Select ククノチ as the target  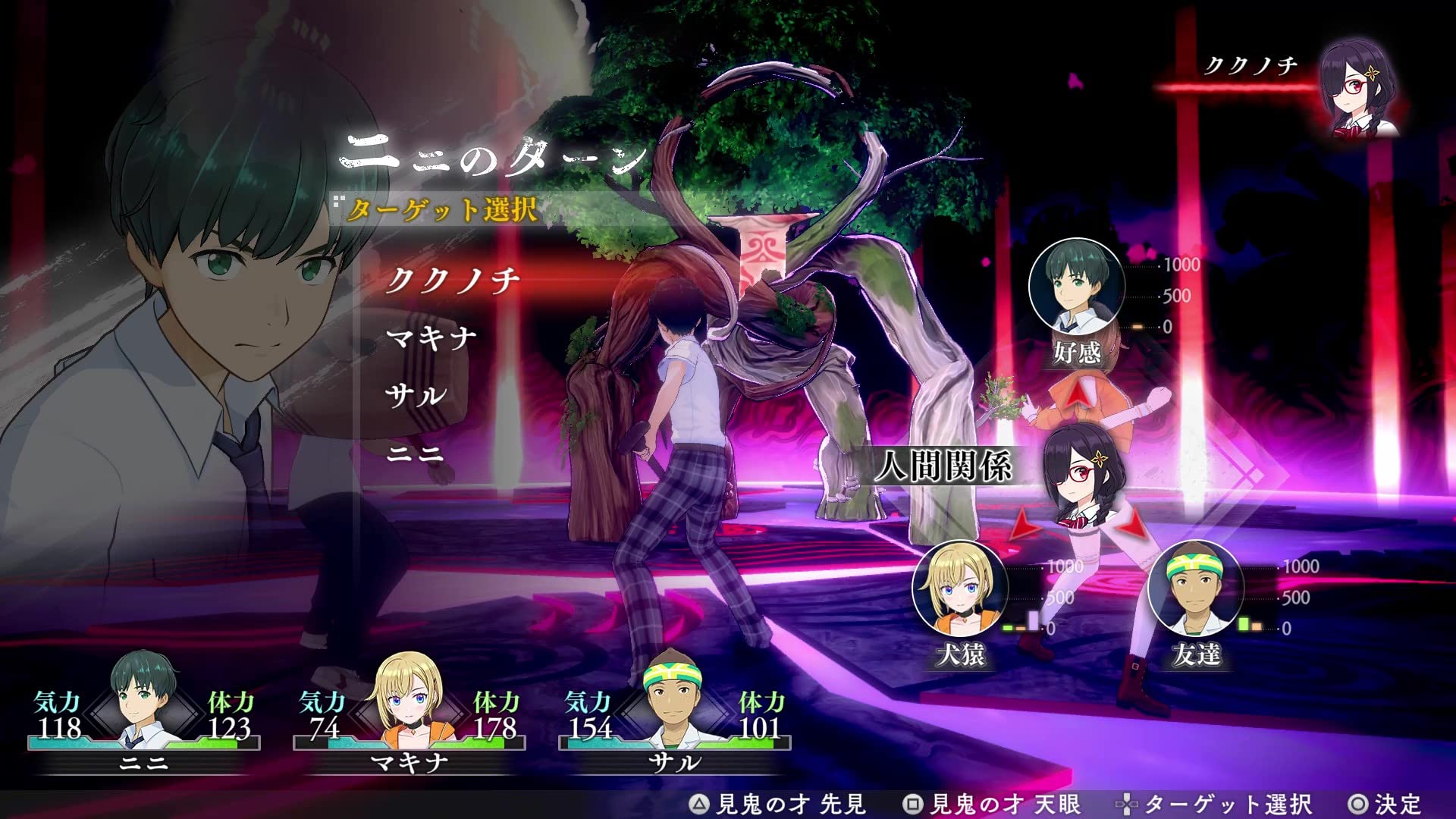[x=453, y=281]
